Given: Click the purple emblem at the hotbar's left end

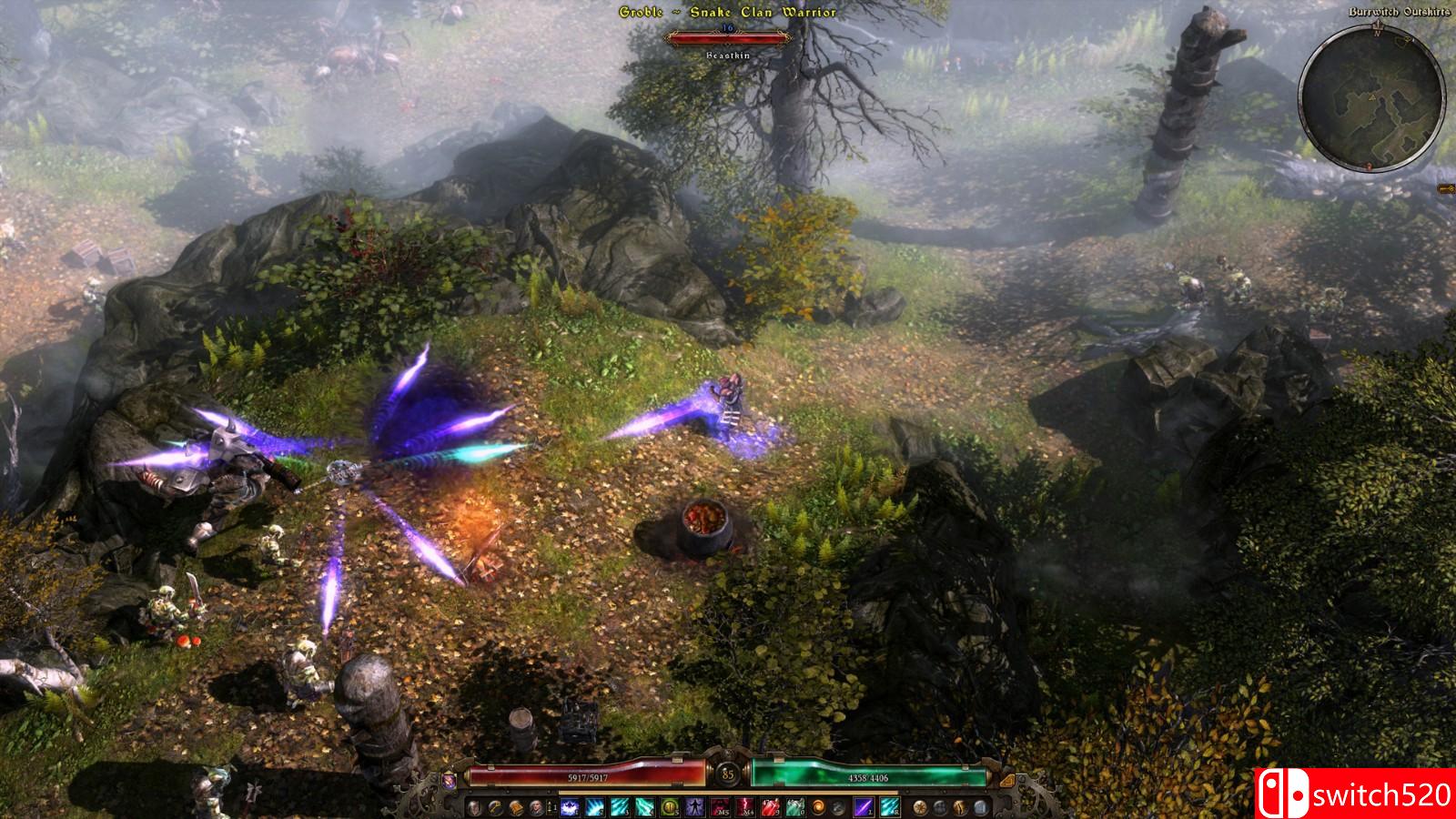Looking at the screenshot, I should tap(450, 780).
